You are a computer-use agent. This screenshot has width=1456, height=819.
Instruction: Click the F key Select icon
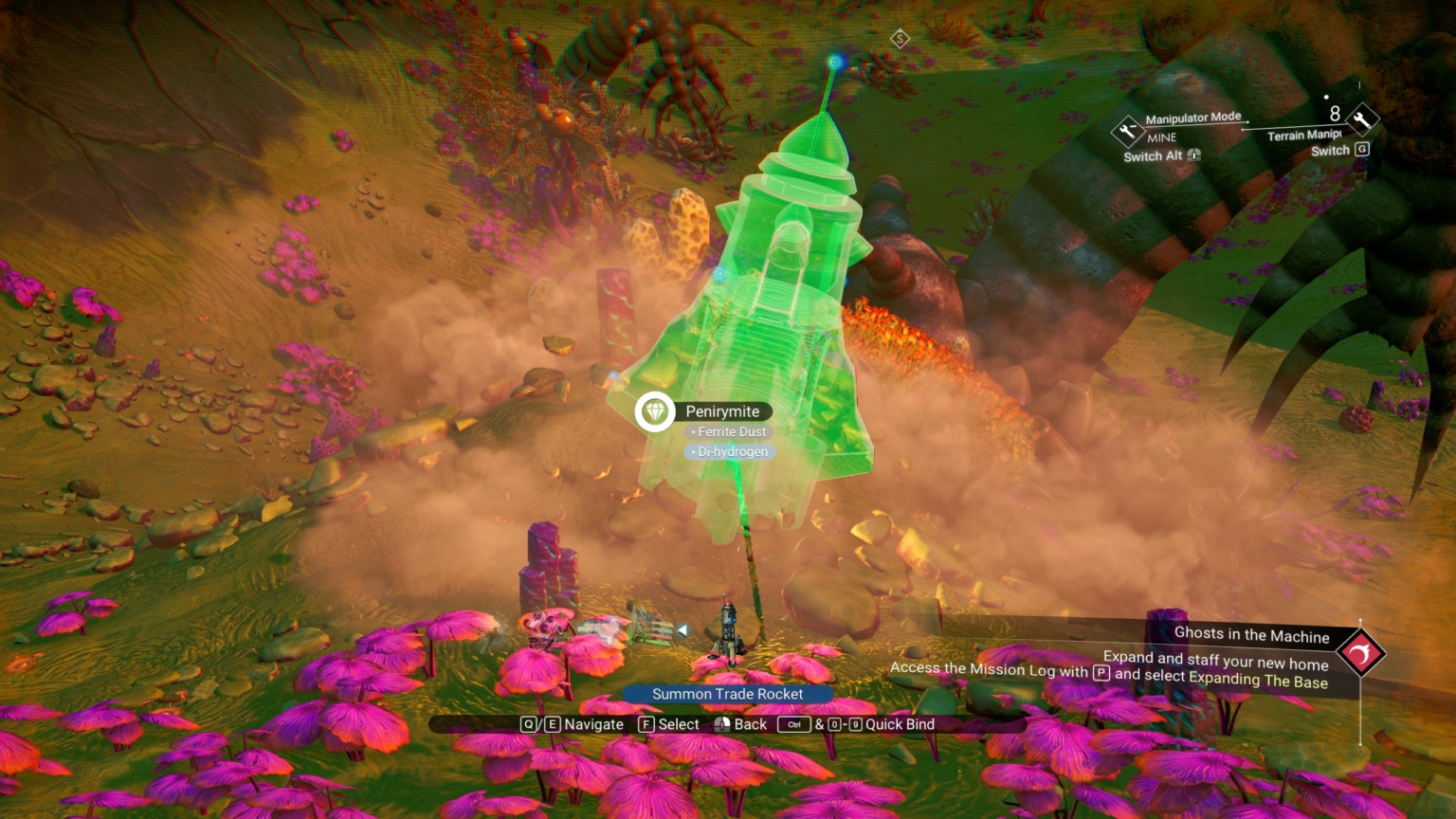tap(646, 724)
